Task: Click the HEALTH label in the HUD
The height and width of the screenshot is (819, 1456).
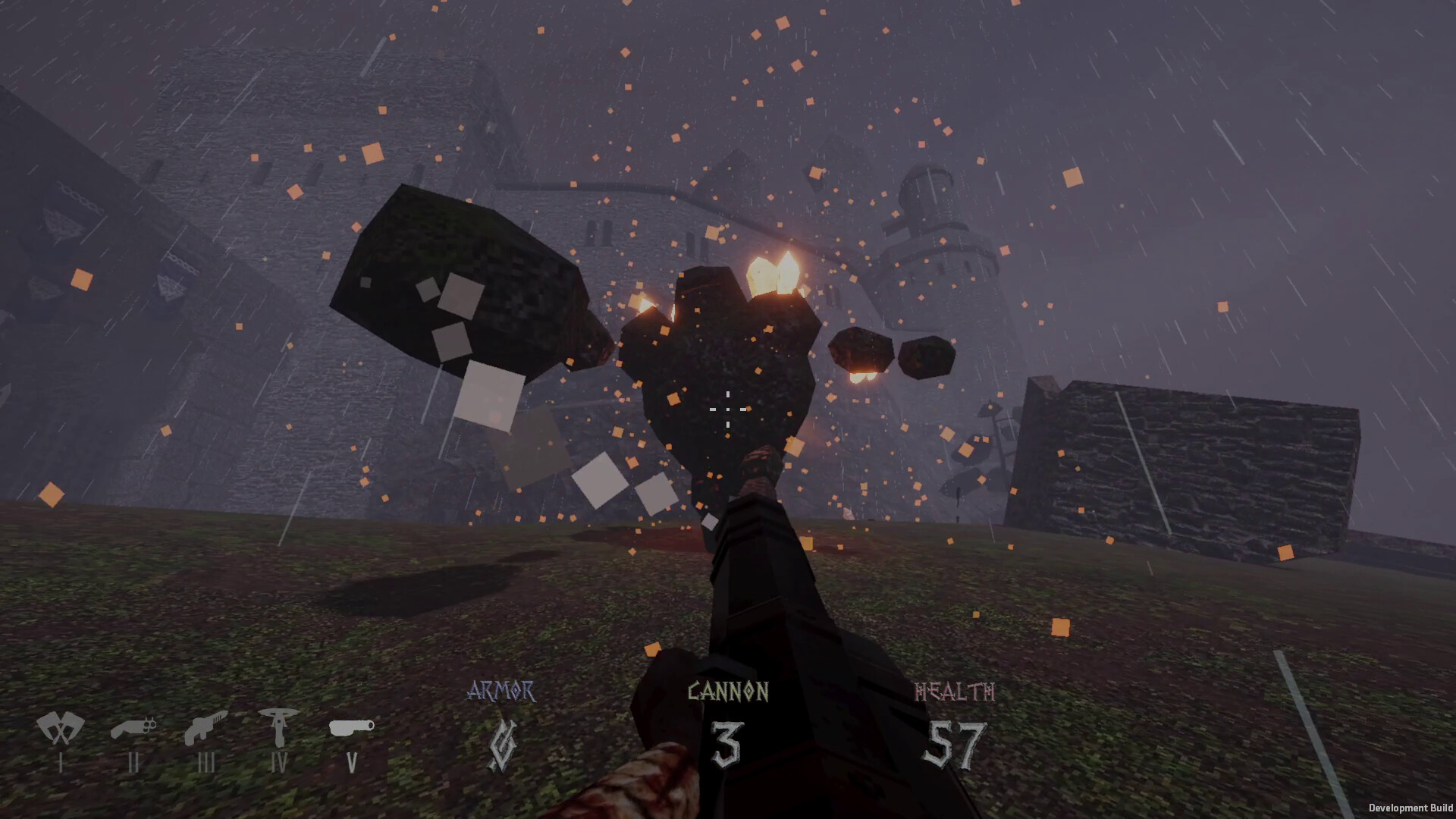Action: 954,691
